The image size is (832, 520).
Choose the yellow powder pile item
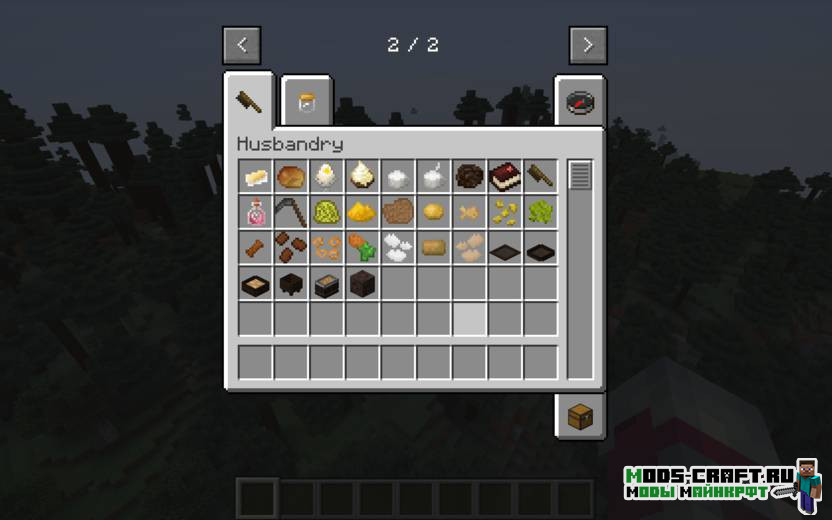point(362,212)
